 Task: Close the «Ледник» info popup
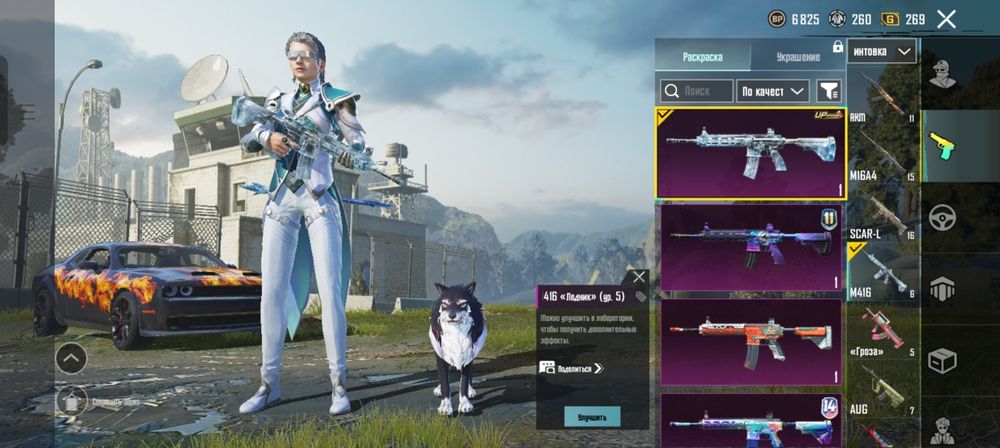(x=638, y=277)
